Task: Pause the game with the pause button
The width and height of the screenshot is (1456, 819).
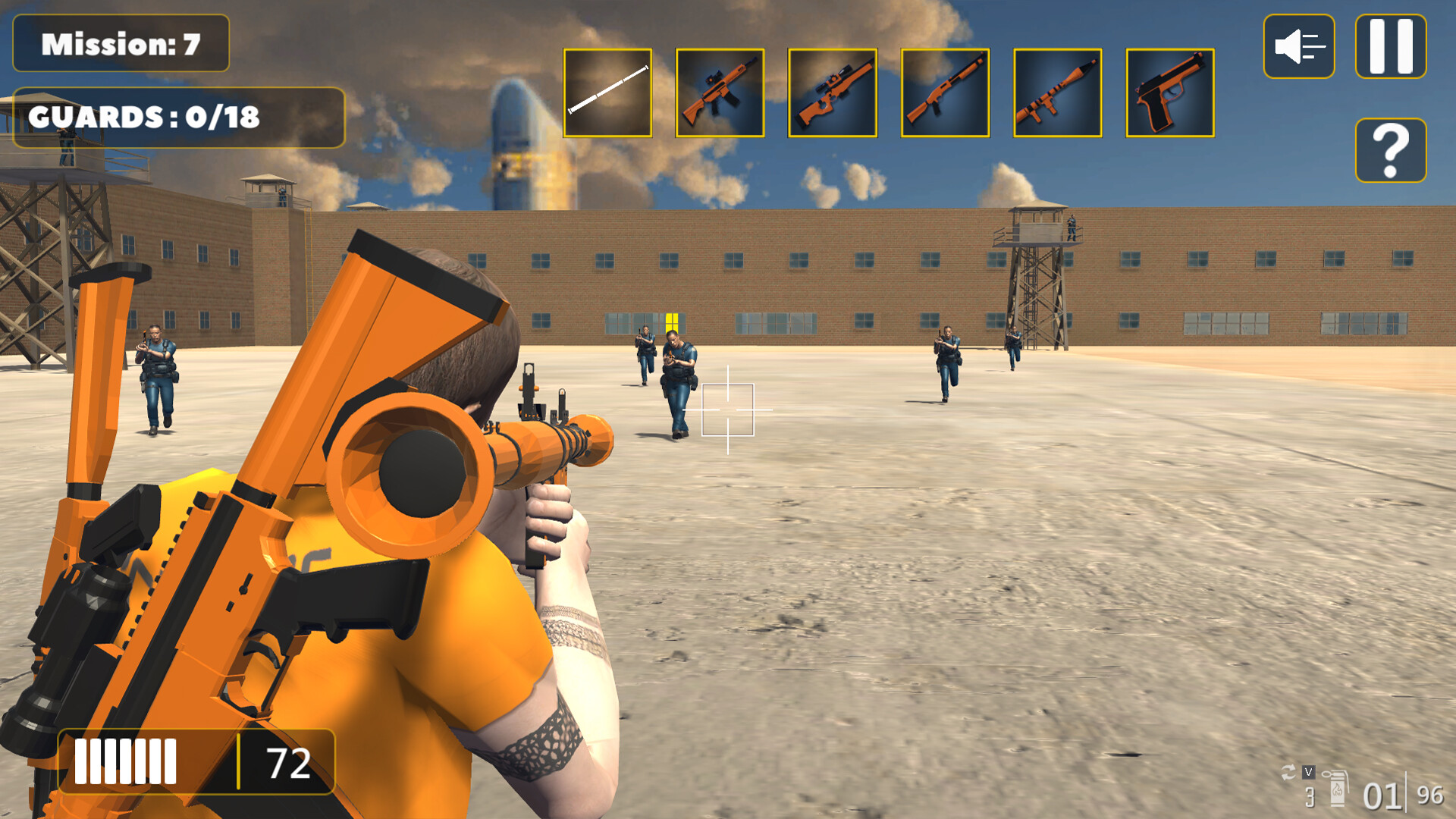Action: (1390, 47)
